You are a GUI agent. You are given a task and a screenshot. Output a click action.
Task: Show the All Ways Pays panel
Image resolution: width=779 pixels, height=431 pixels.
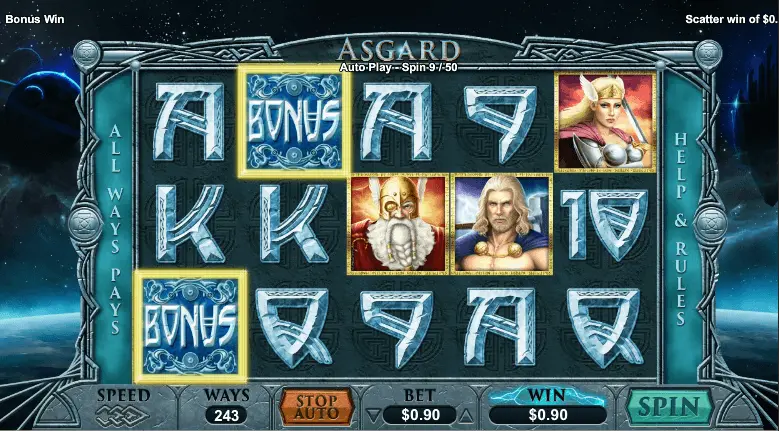tap(115, 228)
